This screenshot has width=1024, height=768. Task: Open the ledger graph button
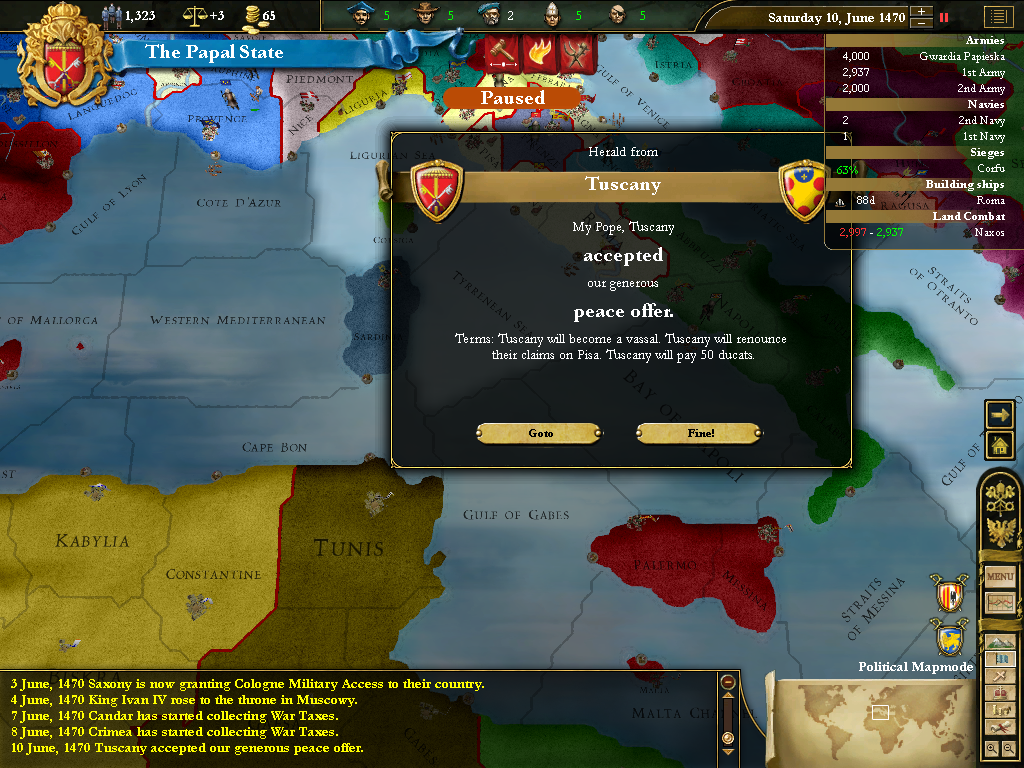(1000, 603)
